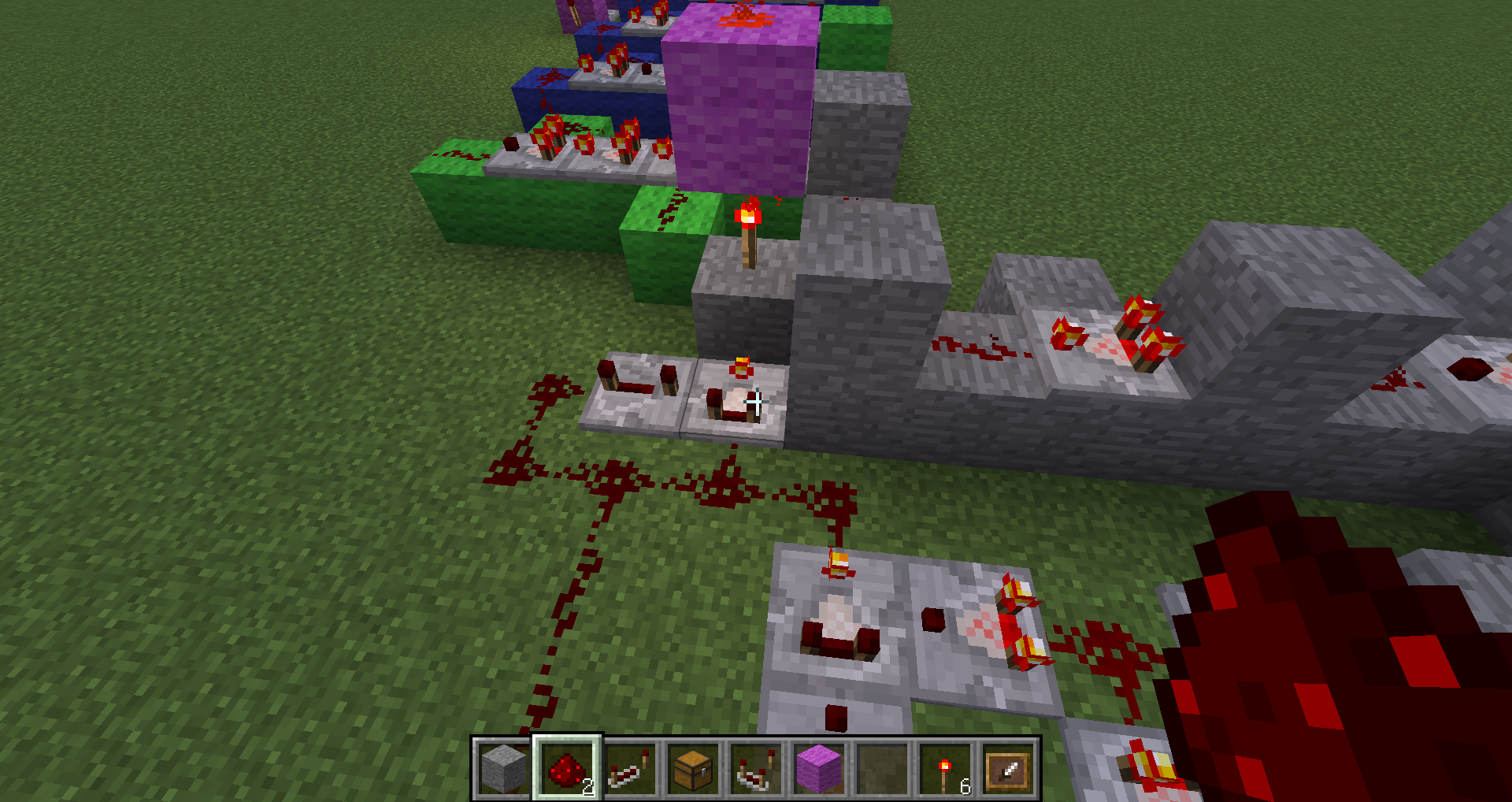Select the item frame hotbar slot

point(1008,768)
